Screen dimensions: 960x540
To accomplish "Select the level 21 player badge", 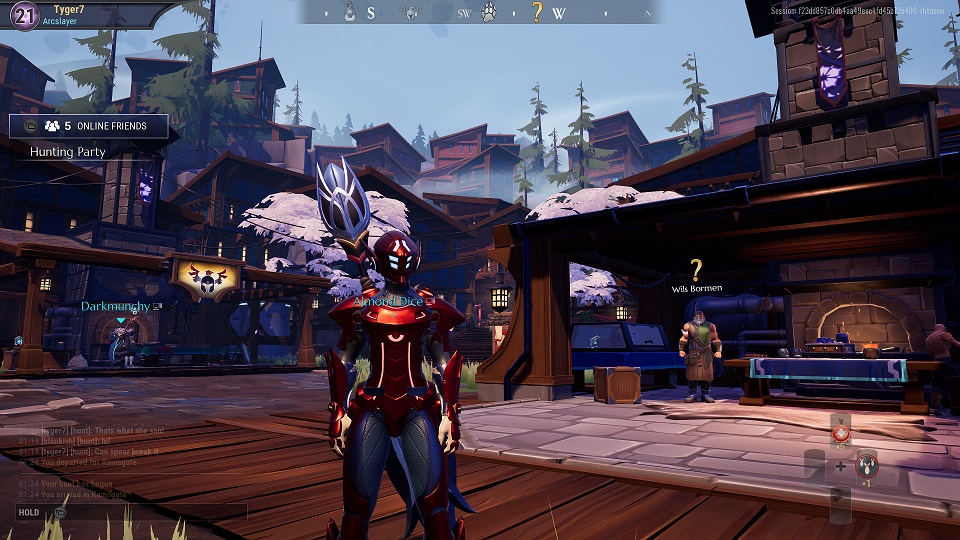I will tap(20, 14).
